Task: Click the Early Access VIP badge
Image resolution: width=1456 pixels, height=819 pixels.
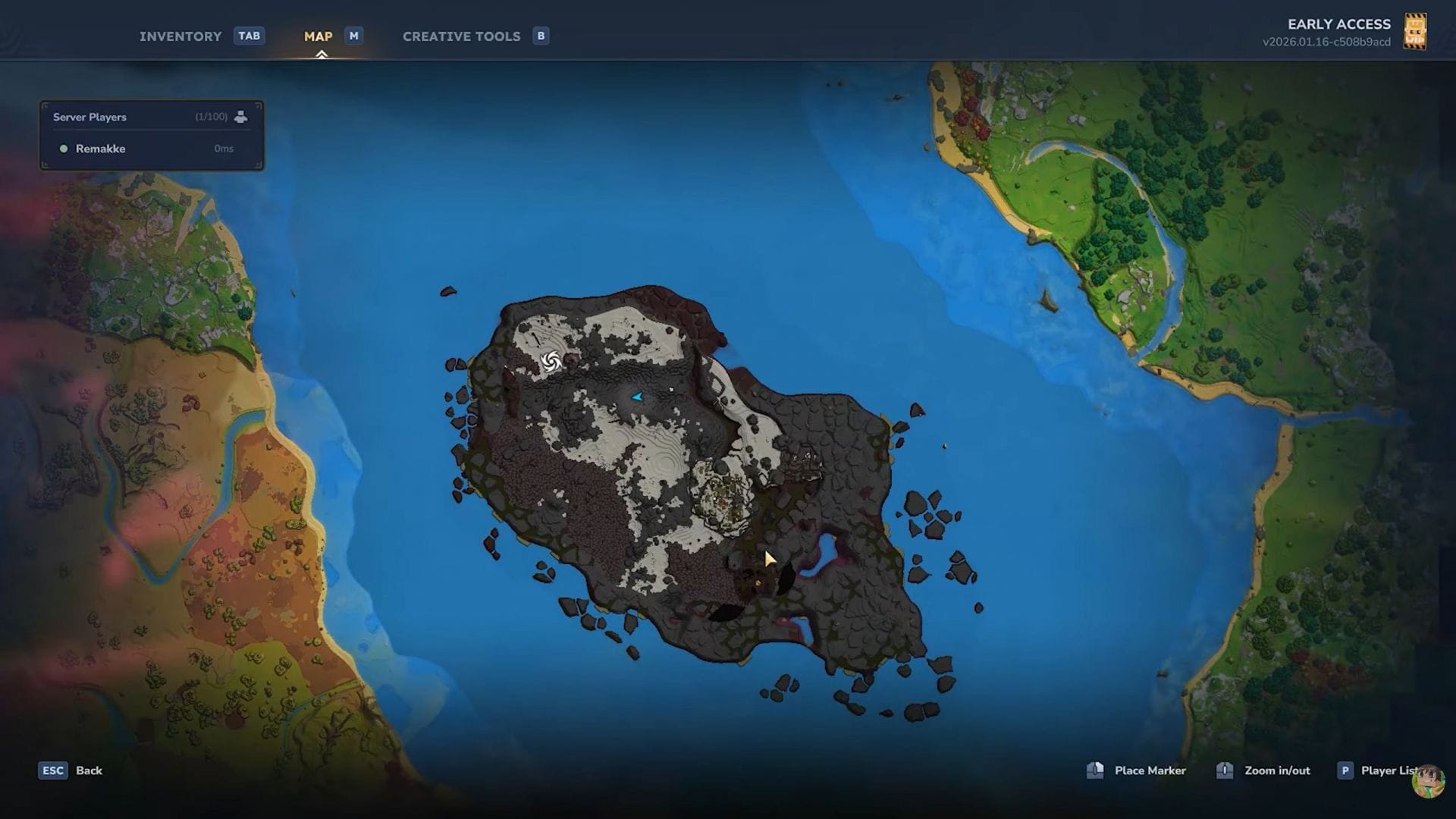Action: point(1415,32)
